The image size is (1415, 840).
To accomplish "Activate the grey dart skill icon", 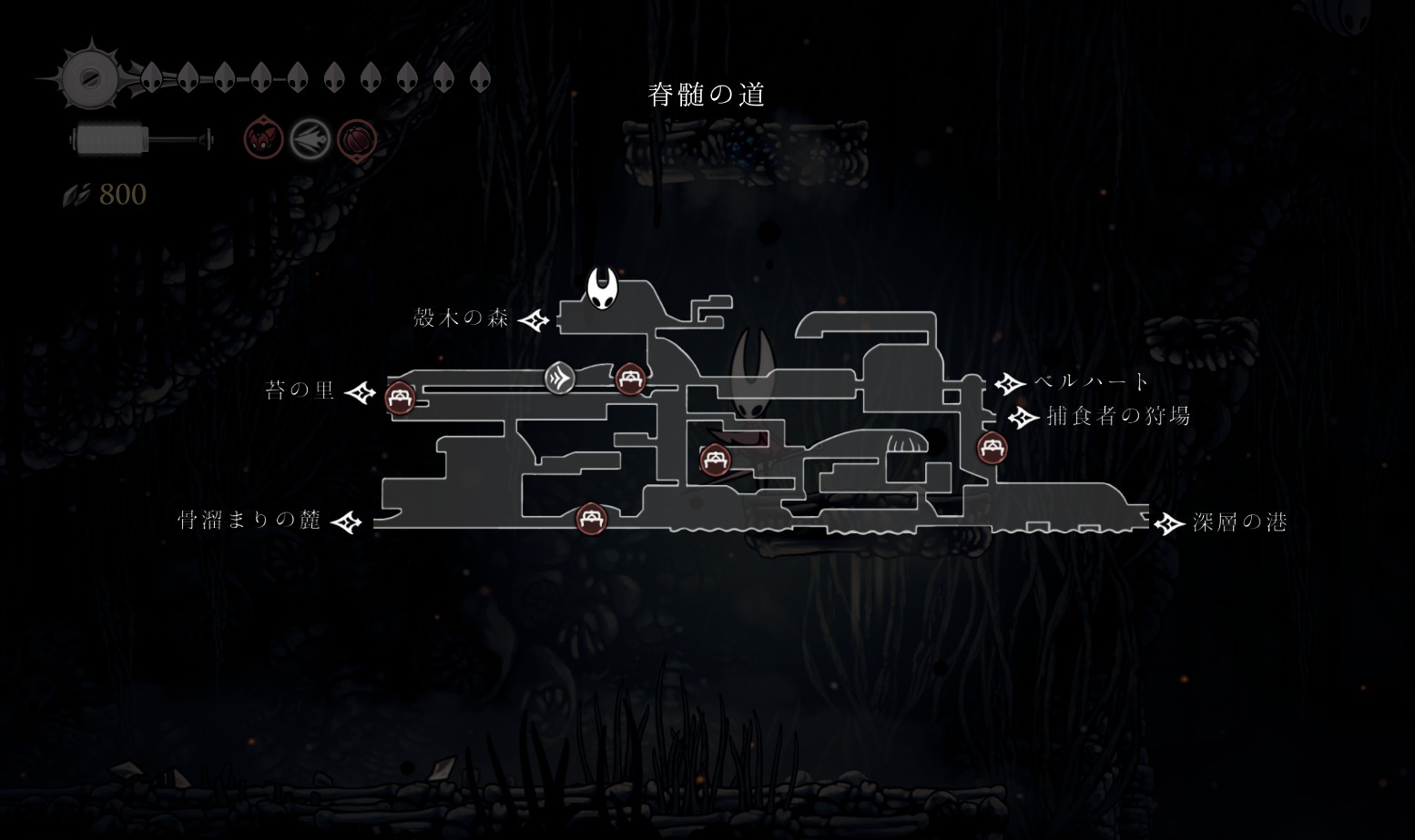I will point(310,140).
